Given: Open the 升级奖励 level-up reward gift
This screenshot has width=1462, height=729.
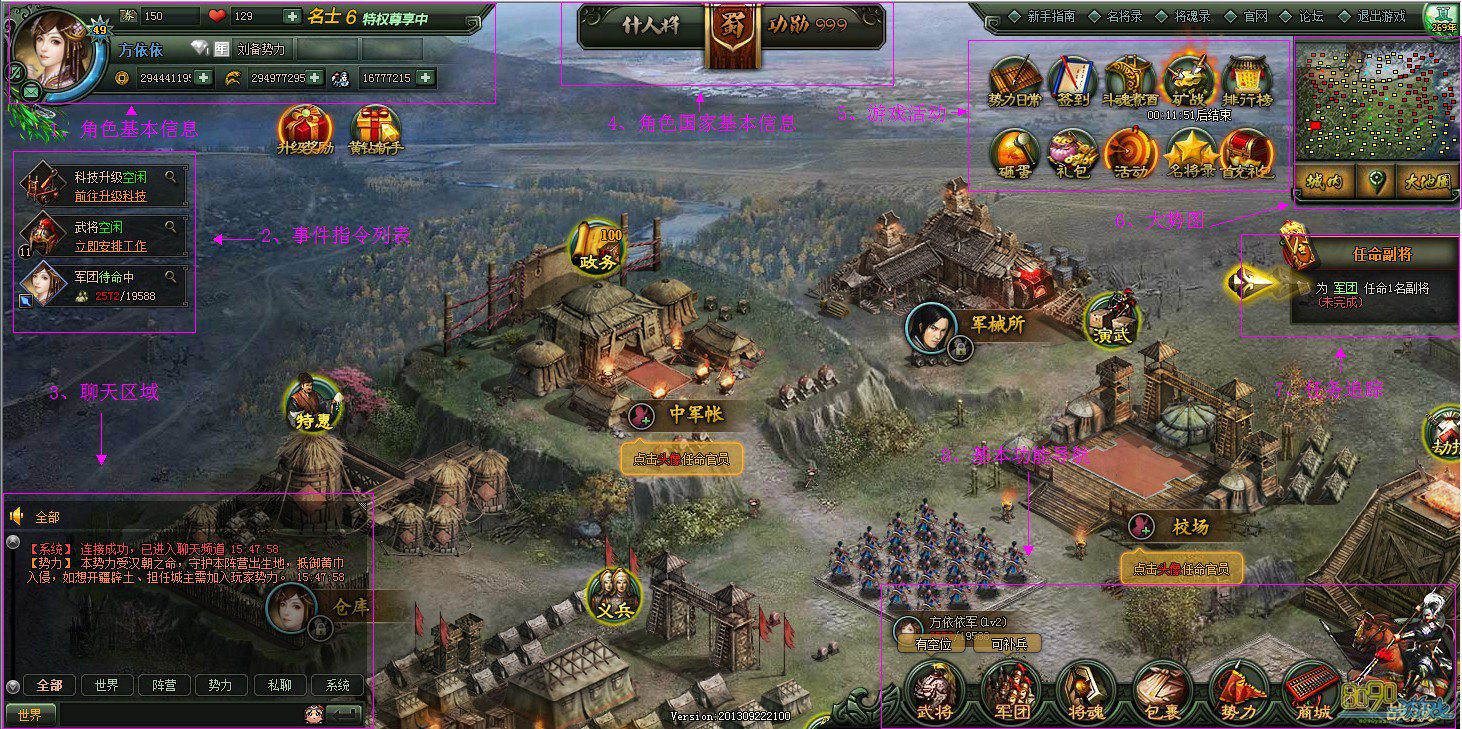Looking at the screenshot, I should coord(306,131).
